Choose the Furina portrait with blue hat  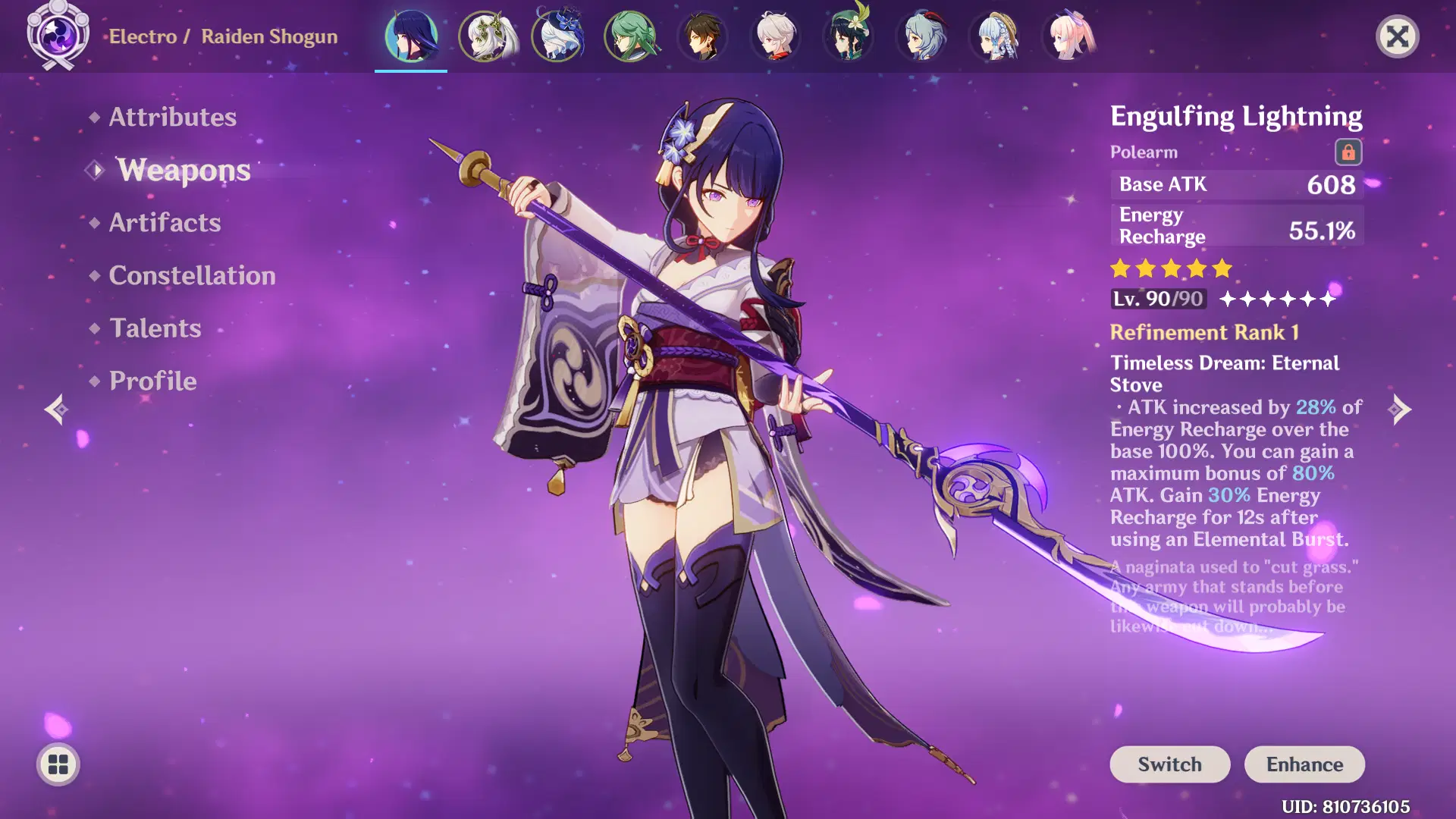tap(557, 36)
